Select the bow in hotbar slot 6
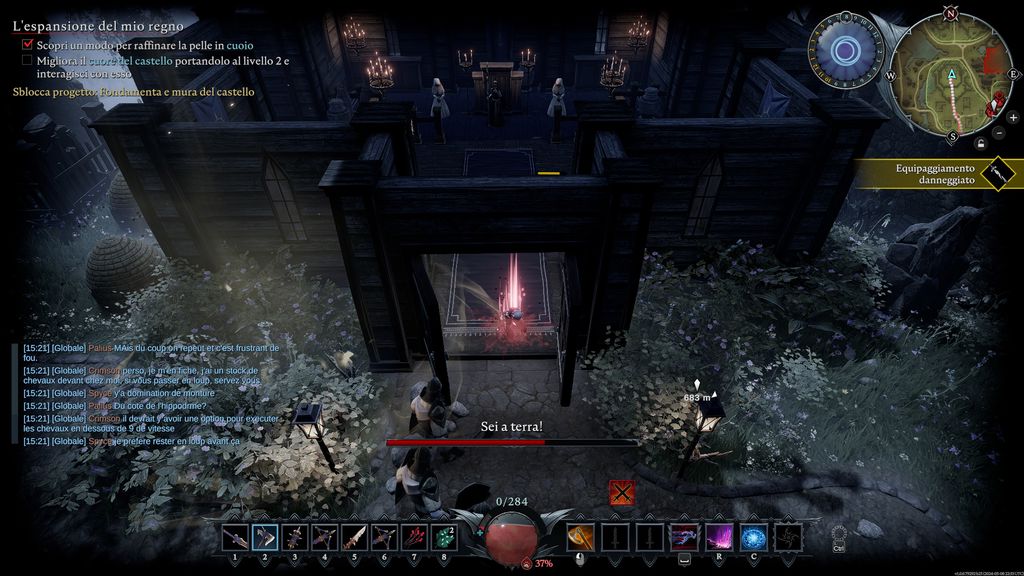The height and width of the screenshot is (576, 1024). coord(385,537)
